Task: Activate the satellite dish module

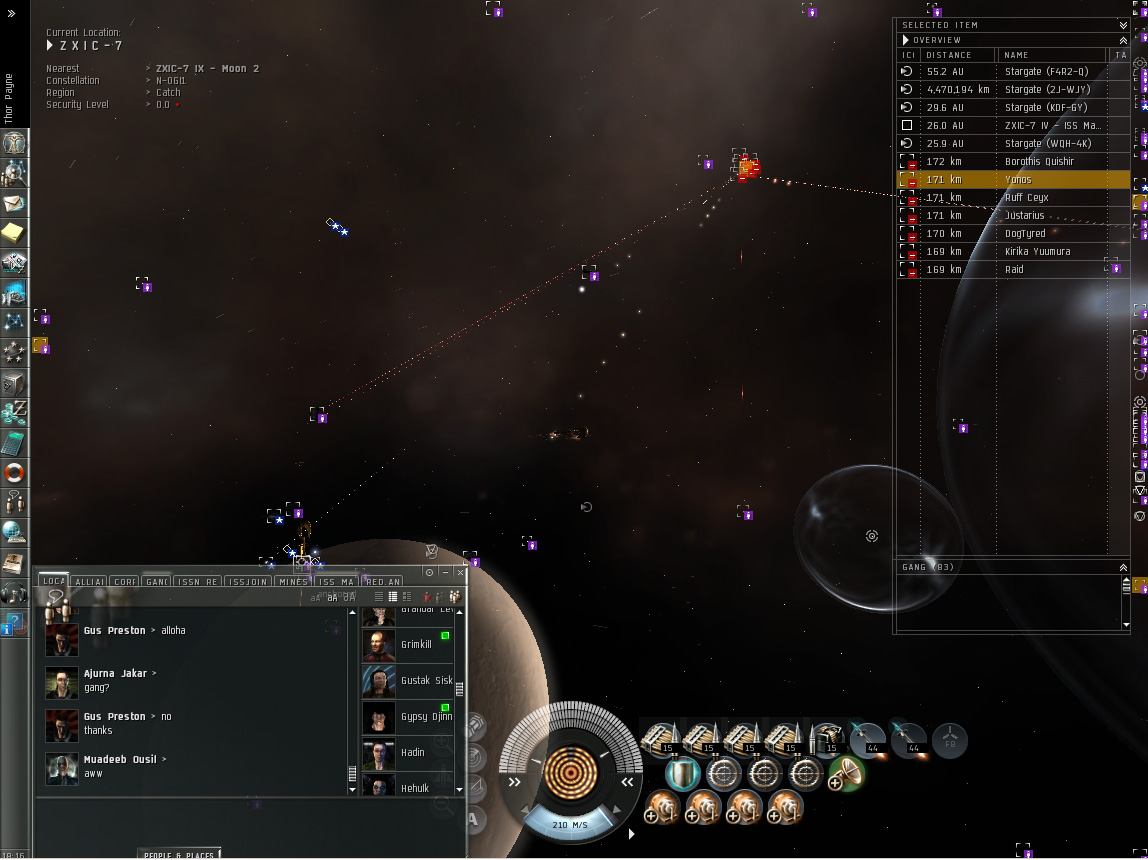Action: (x=847, y=773)
